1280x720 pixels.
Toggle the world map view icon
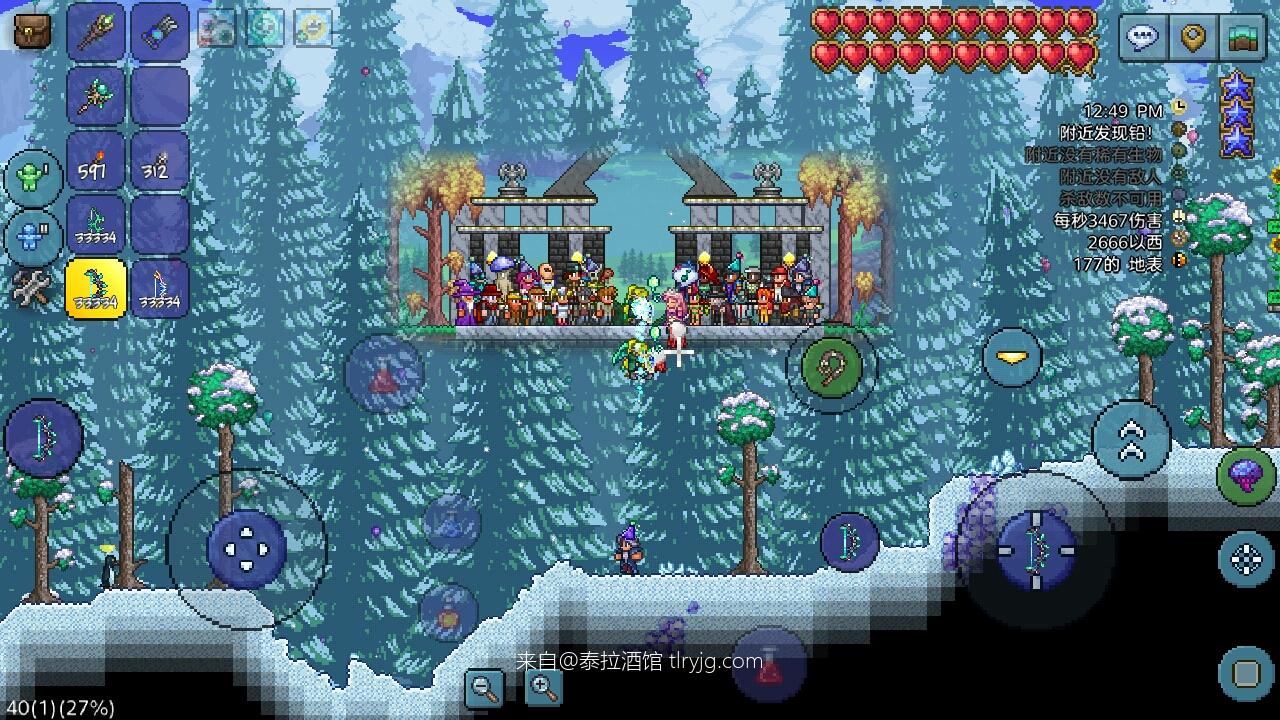1243,38
